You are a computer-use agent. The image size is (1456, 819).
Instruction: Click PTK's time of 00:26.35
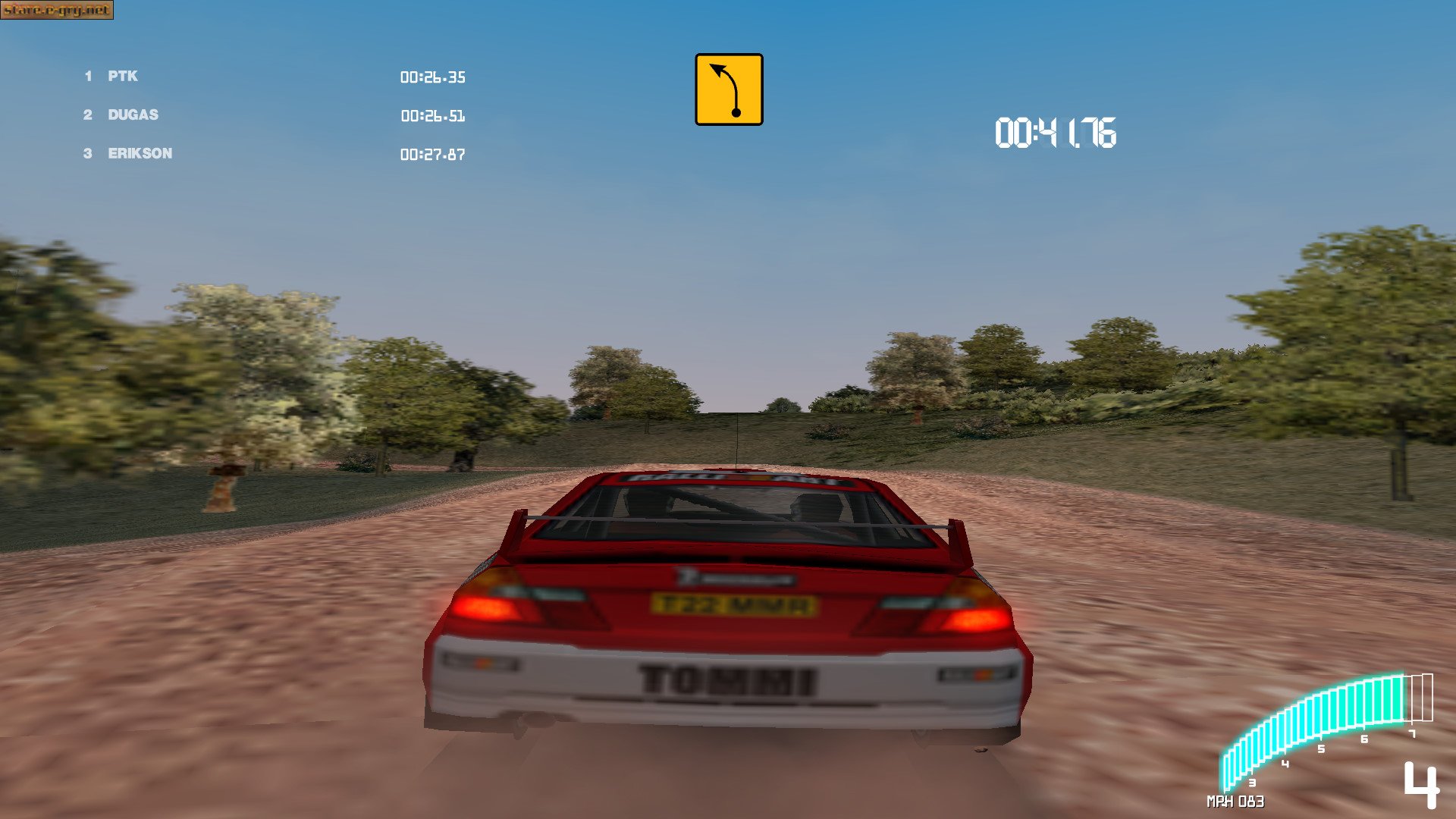pos(433,77)
